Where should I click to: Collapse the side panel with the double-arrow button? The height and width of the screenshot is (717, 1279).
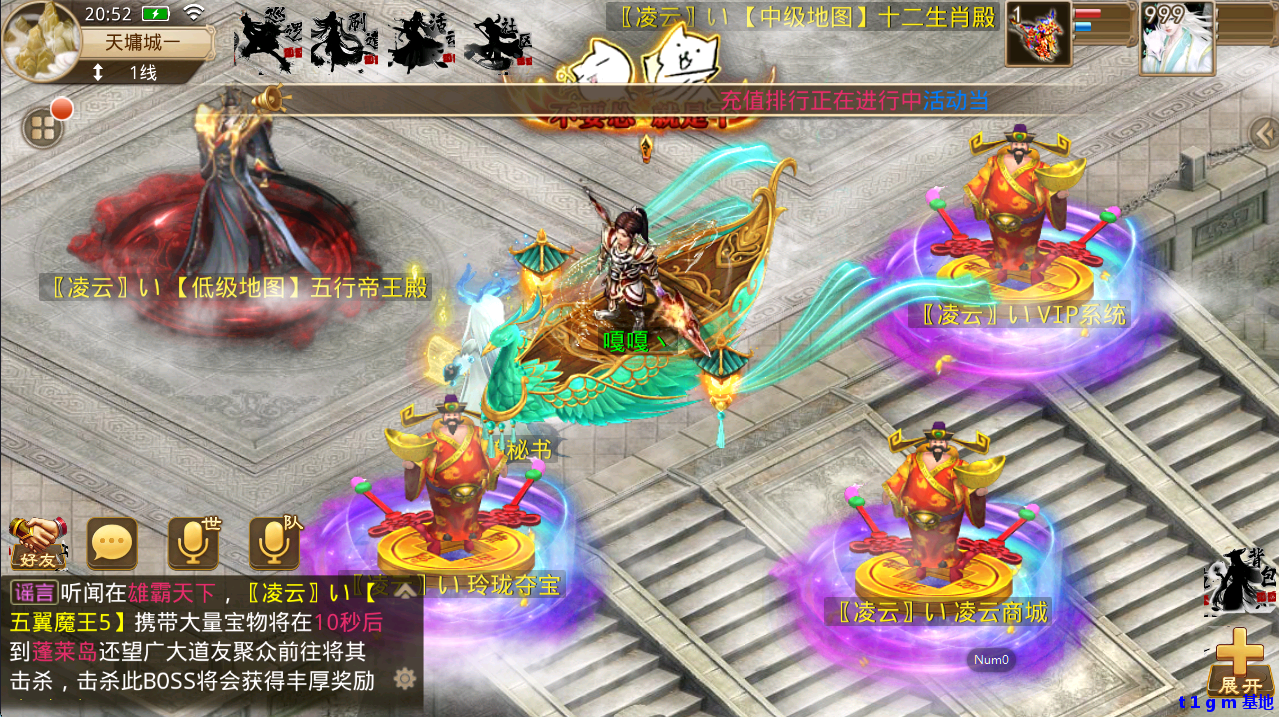pyautogui.click(x=1262, y=130)
